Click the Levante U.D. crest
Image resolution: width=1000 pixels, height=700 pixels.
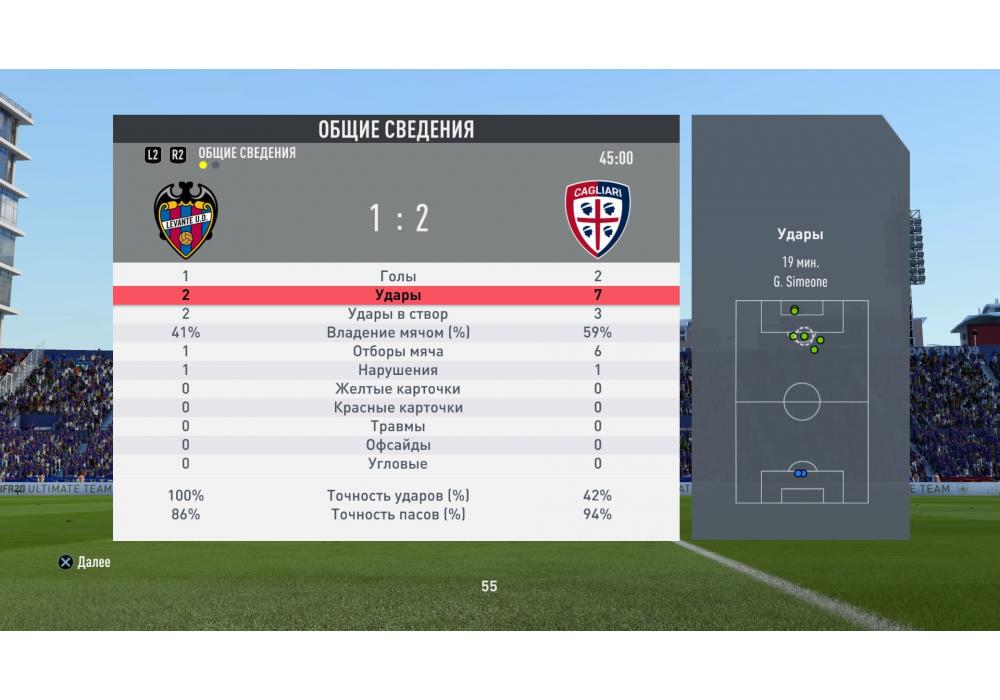186,220
